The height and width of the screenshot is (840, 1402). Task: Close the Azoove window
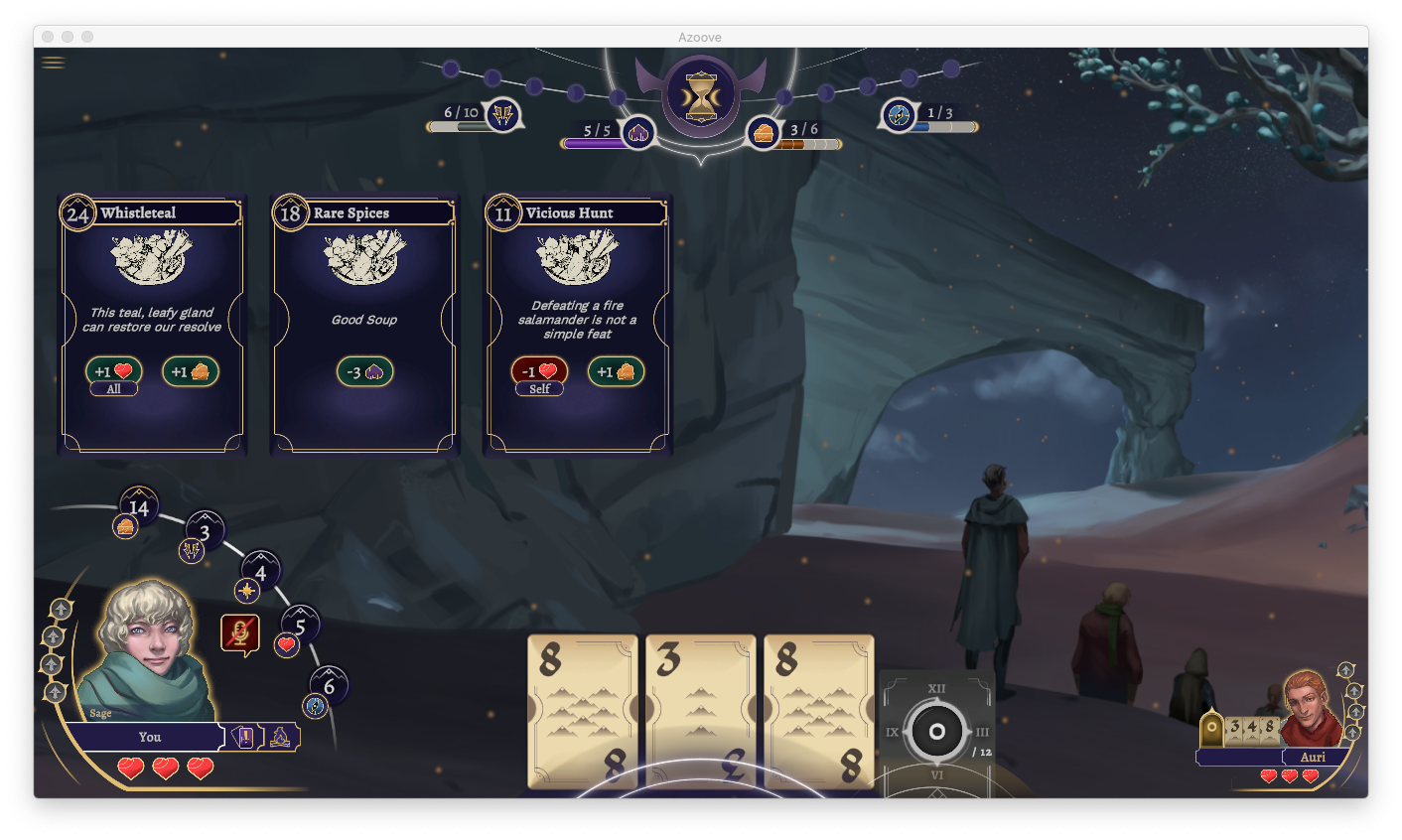[48, 37]
